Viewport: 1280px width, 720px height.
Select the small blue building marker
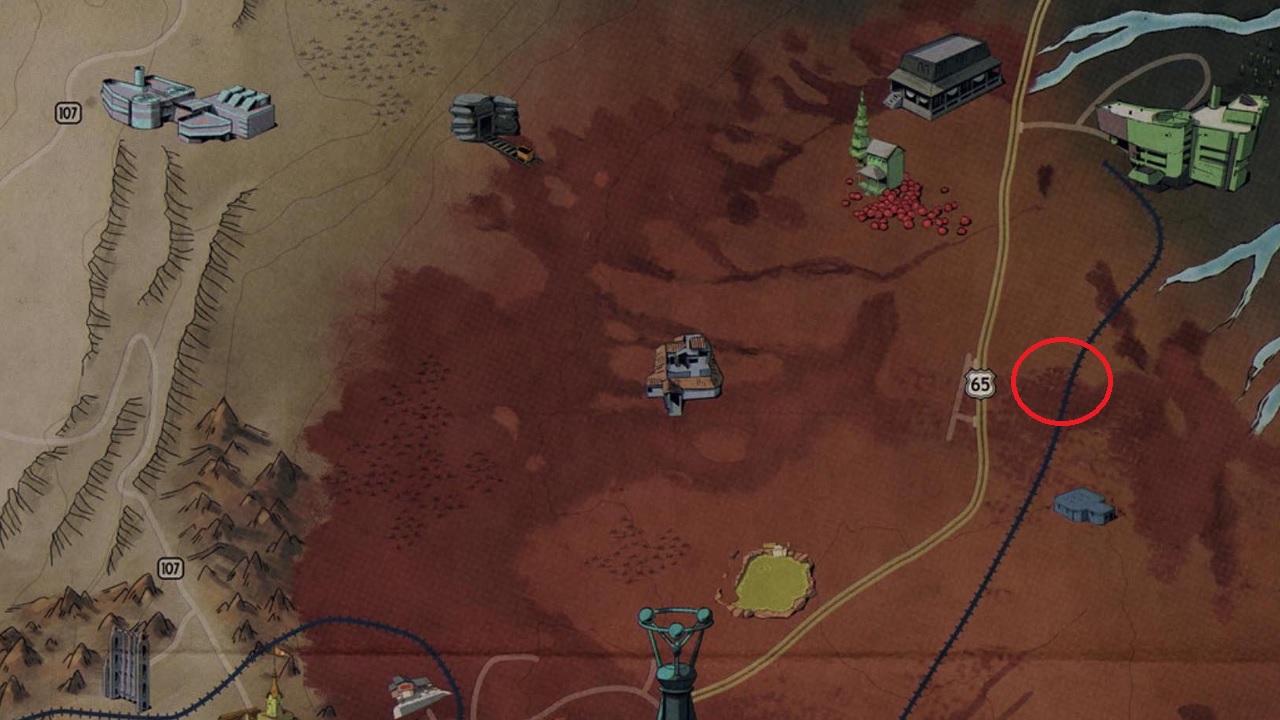click(x=1084, y=505)
